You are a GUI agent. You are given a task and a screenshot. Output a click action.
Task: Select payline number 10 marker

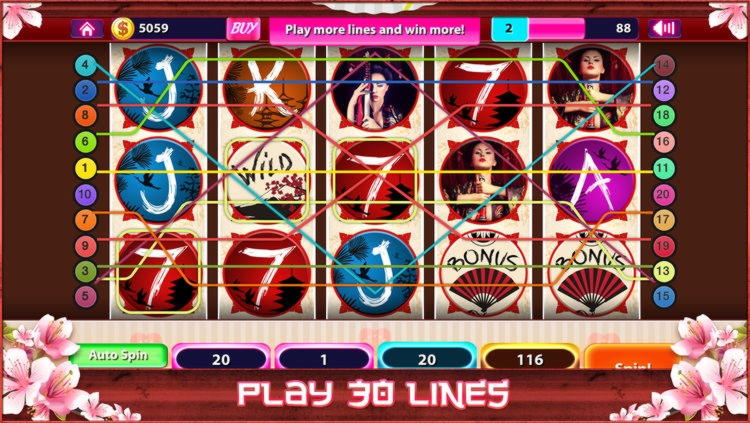click(87, 194)
